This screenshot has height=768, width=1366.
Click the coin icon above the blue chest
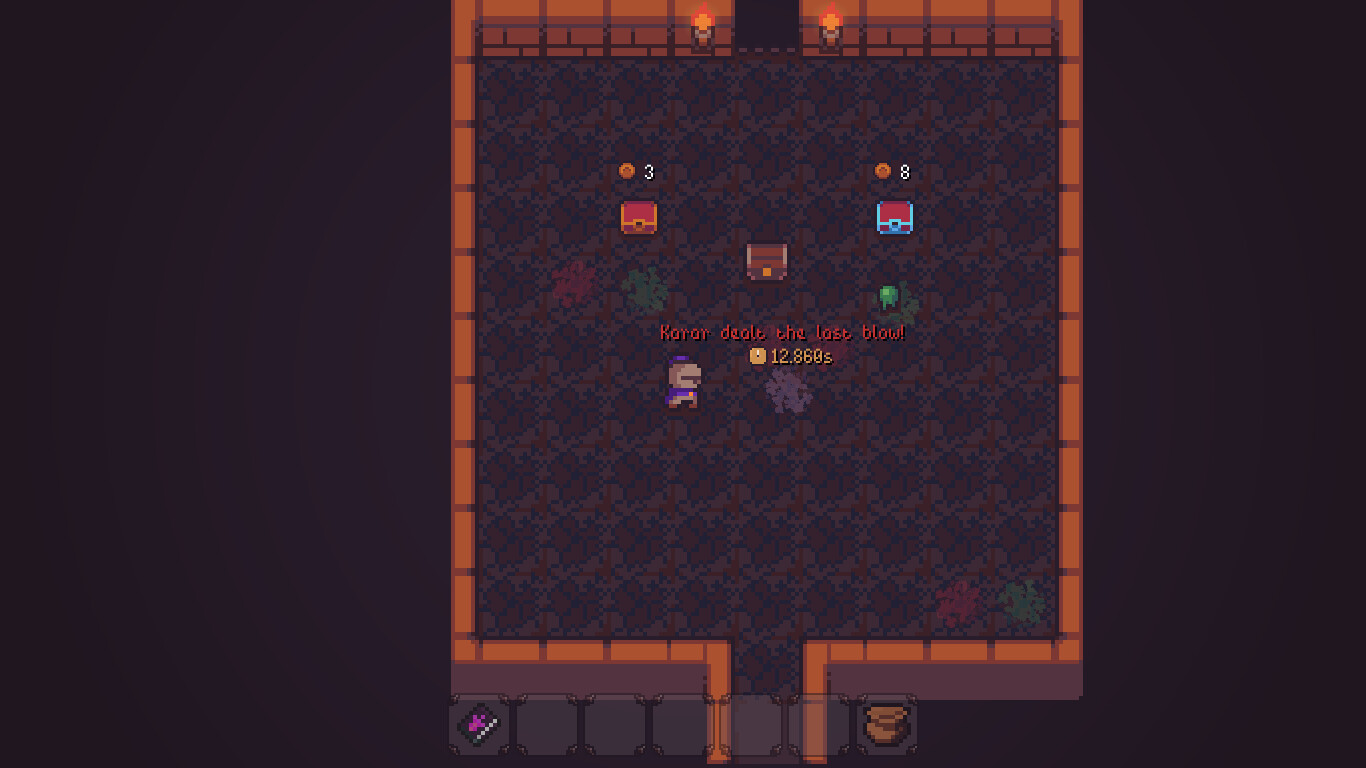coord(884,170)
